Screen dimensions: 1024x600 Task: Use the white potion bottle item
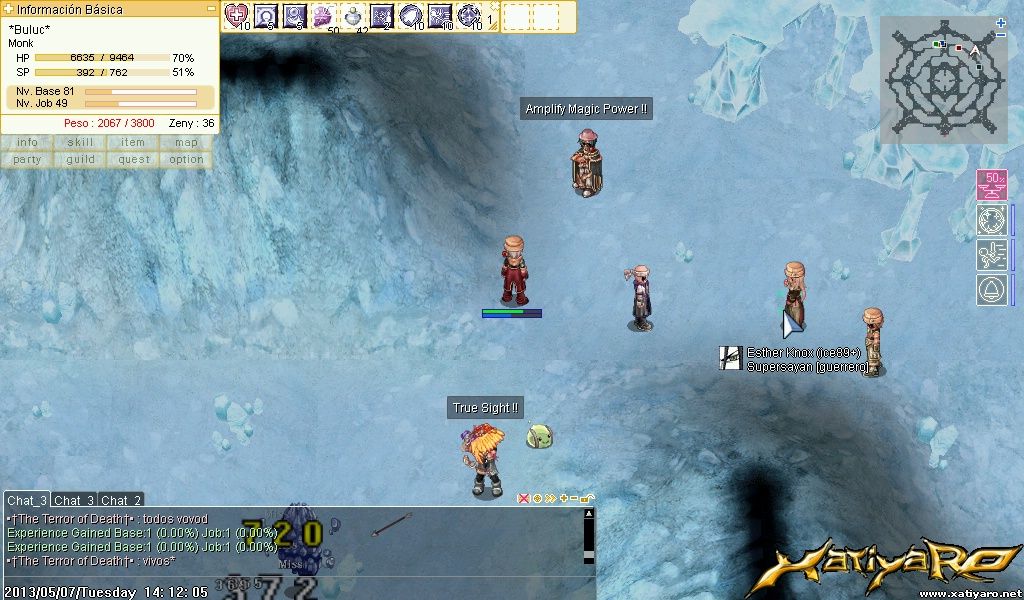pos(352,15)
